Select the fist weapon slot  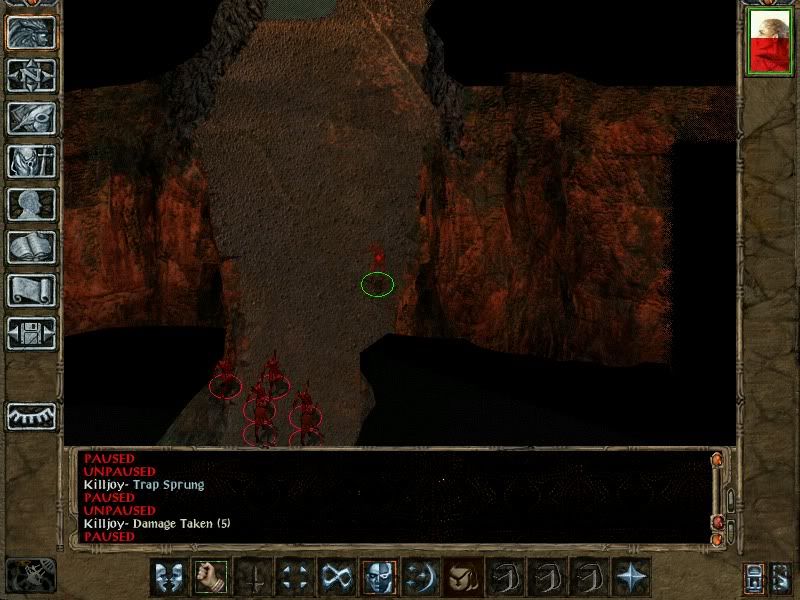[208, 577]
